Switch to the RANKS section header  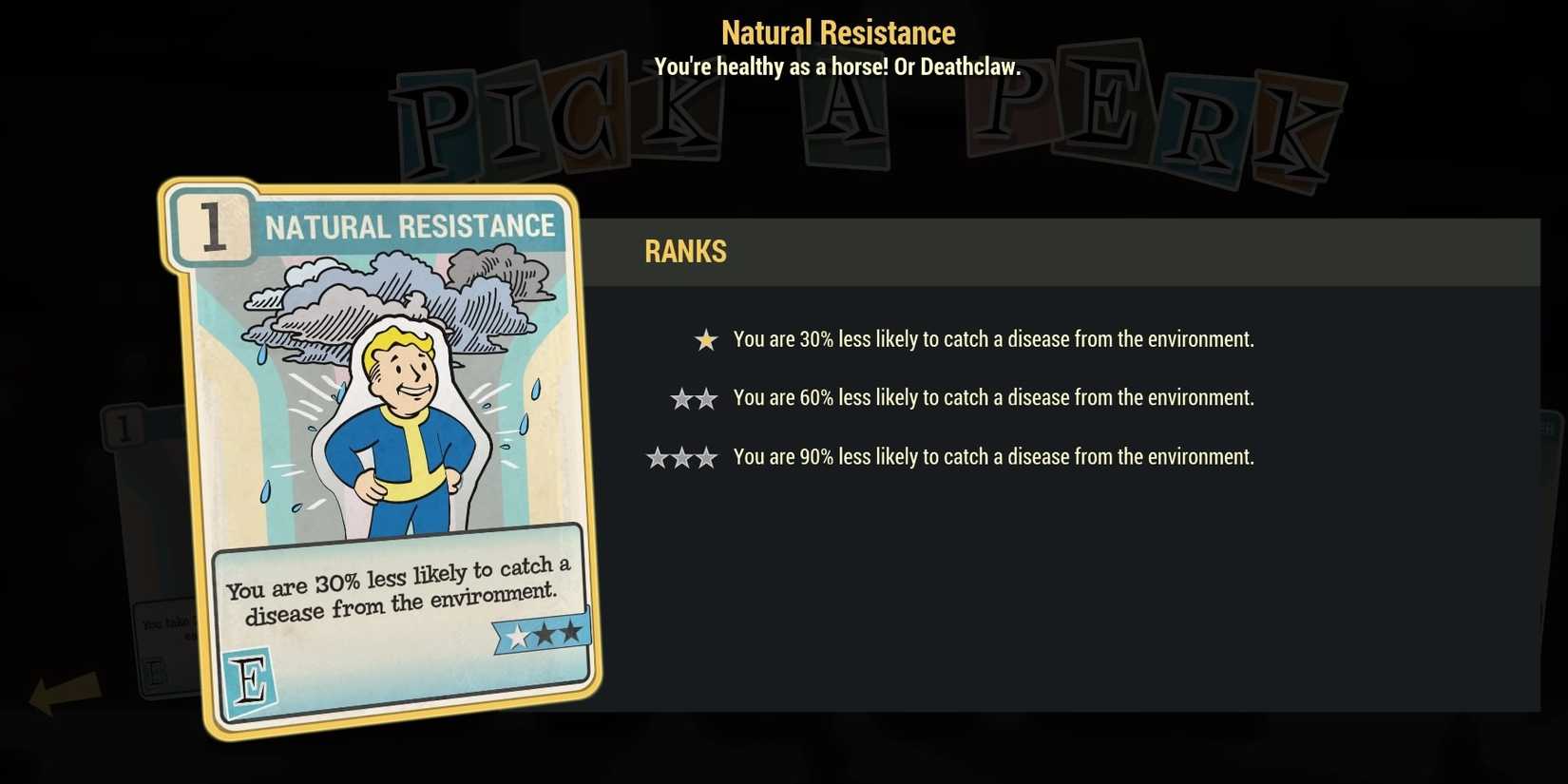685,251
